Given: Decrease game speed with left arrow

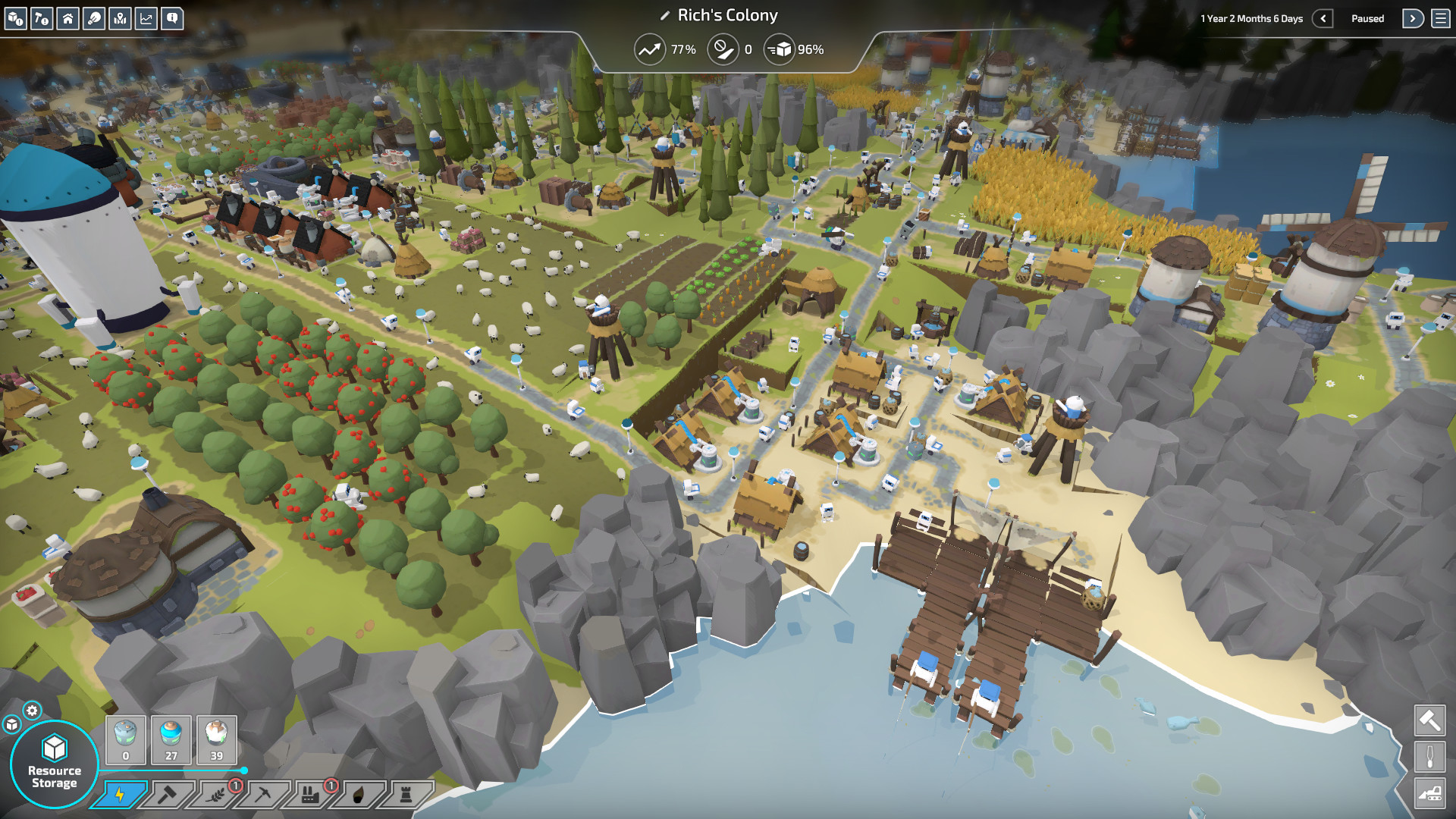Looking at the screenshot, I should tap(1323, 18).
